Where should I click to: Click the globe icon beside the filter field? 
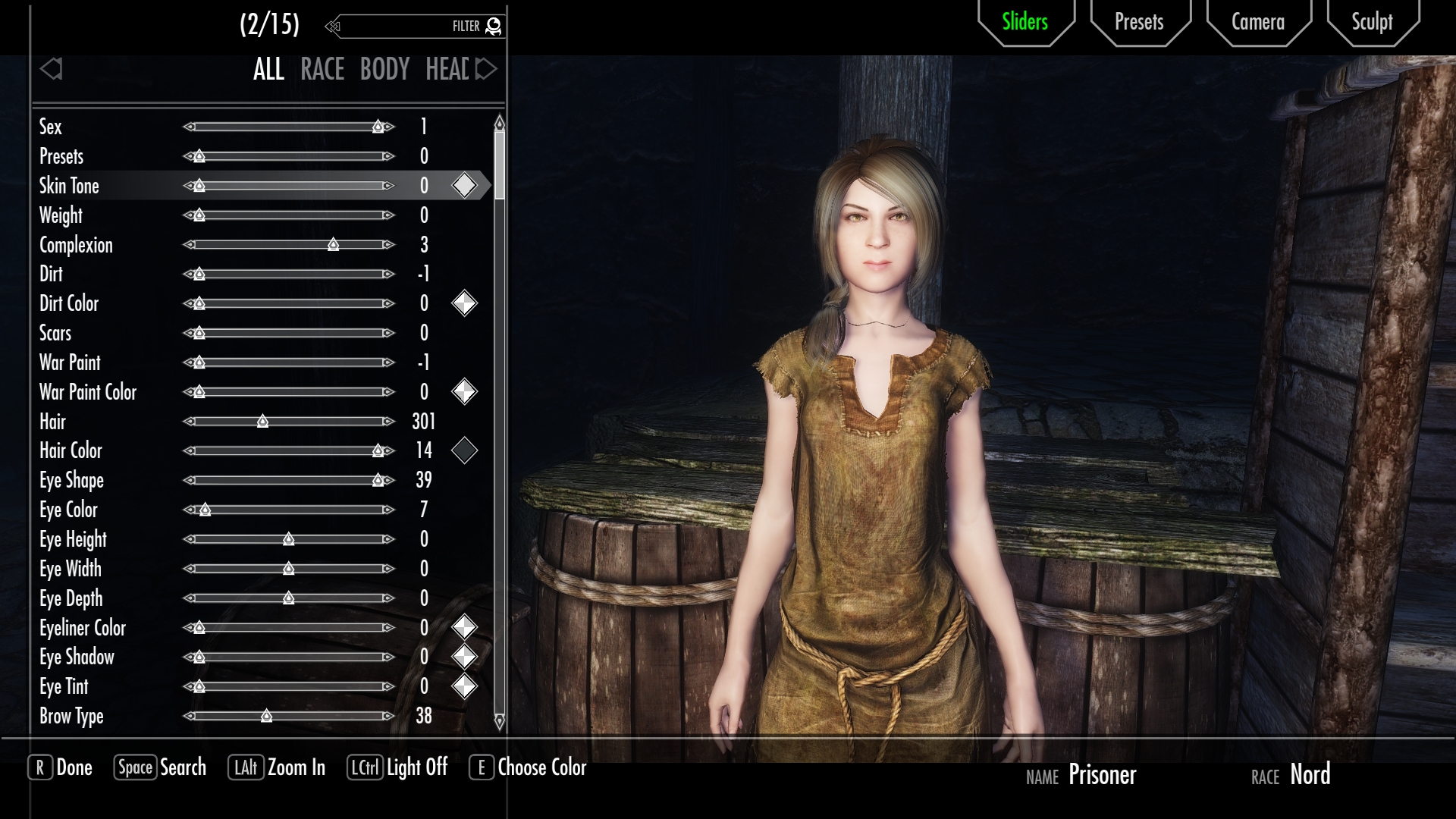tap(493, 25)
